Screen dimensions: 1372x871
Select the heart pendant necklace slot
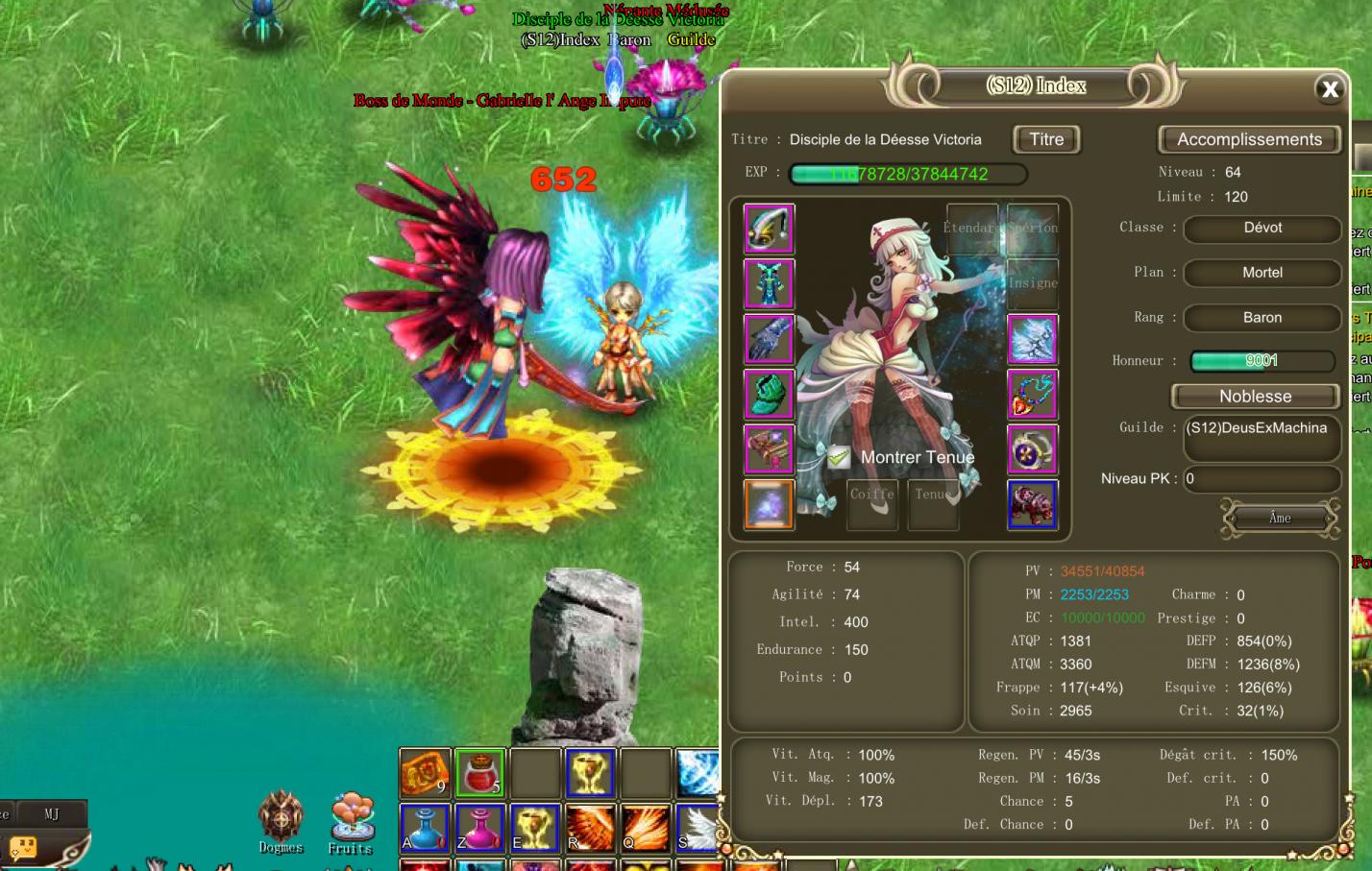click(1032, 394)
